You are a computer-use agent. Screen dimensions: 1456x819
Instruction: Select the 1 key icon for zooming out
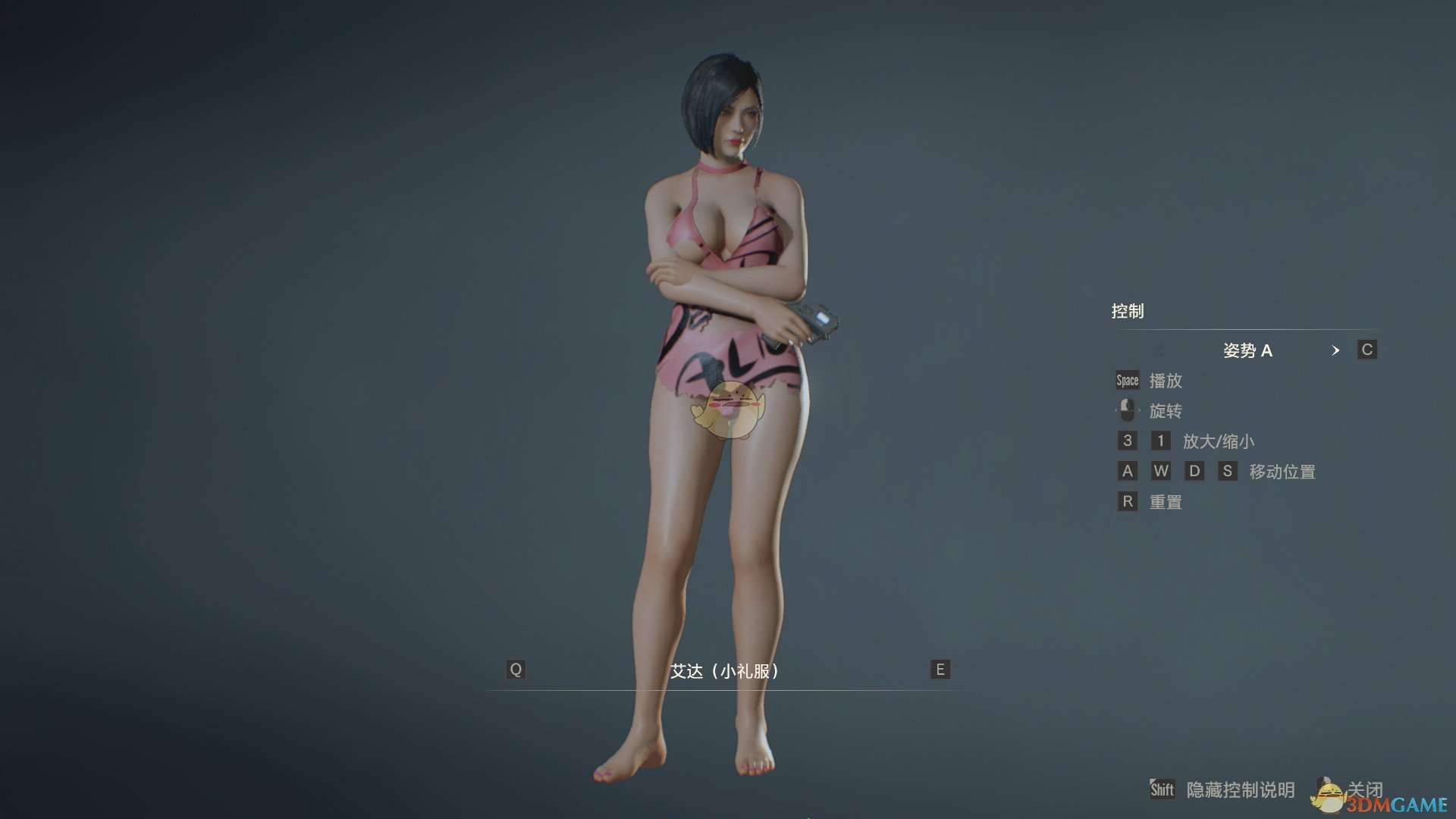tap(1162, 441)
